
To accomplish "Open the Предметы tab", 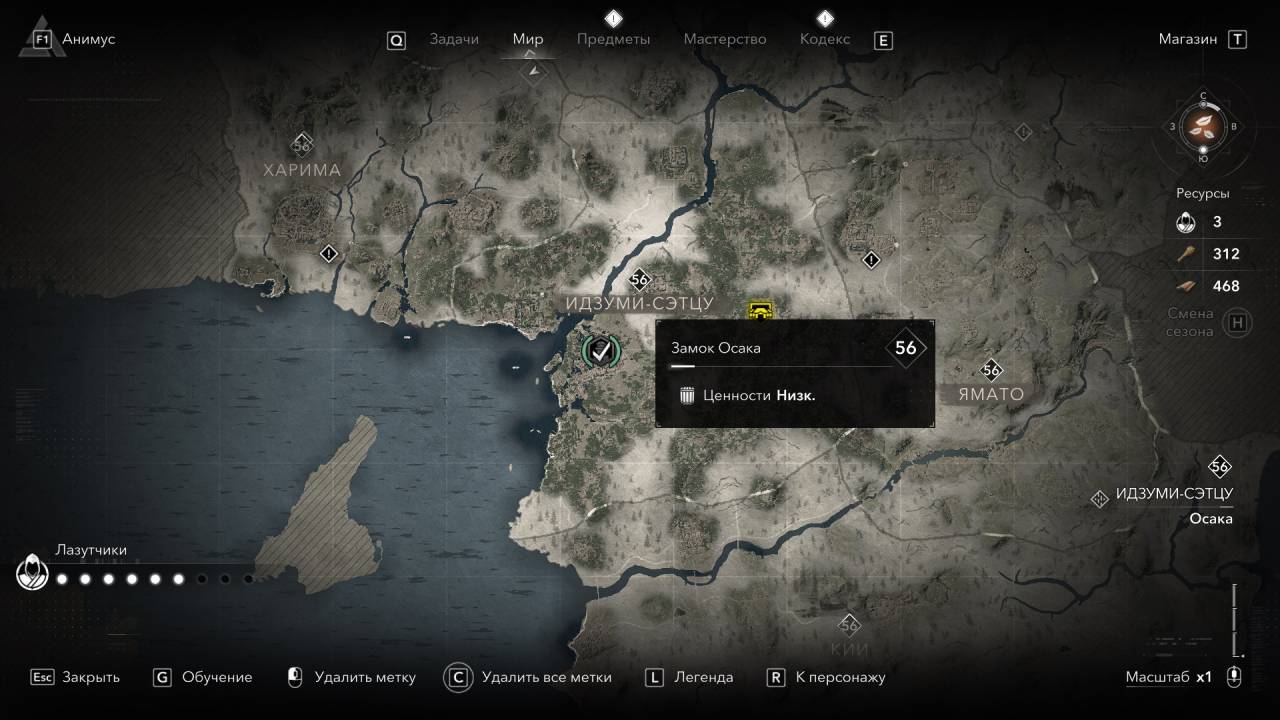I will tap(613, 39).
